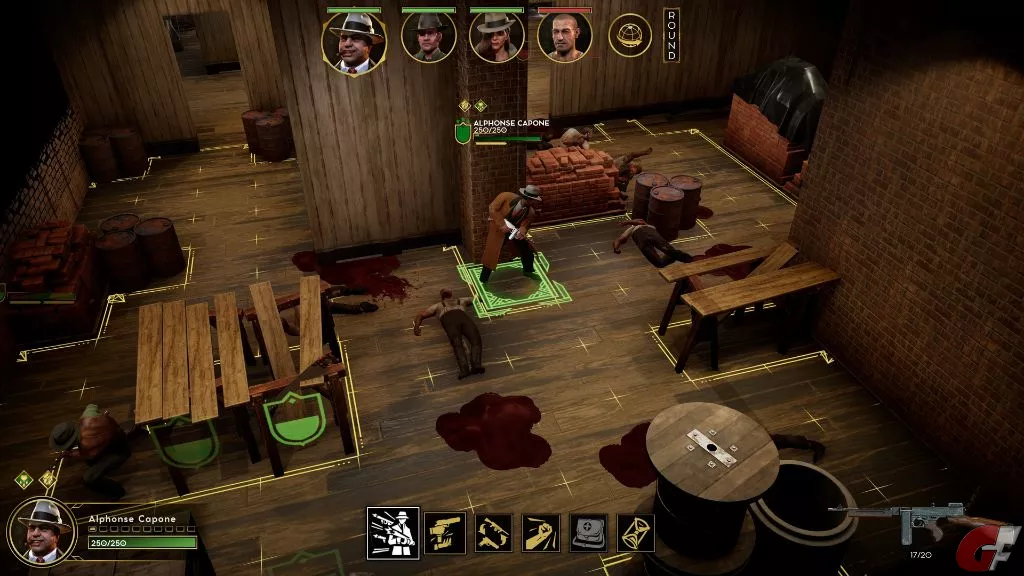Use the knife melee attack ability
Image resolution: width=1024 pixels, height=576 pixels.
(x=540, y=532)
